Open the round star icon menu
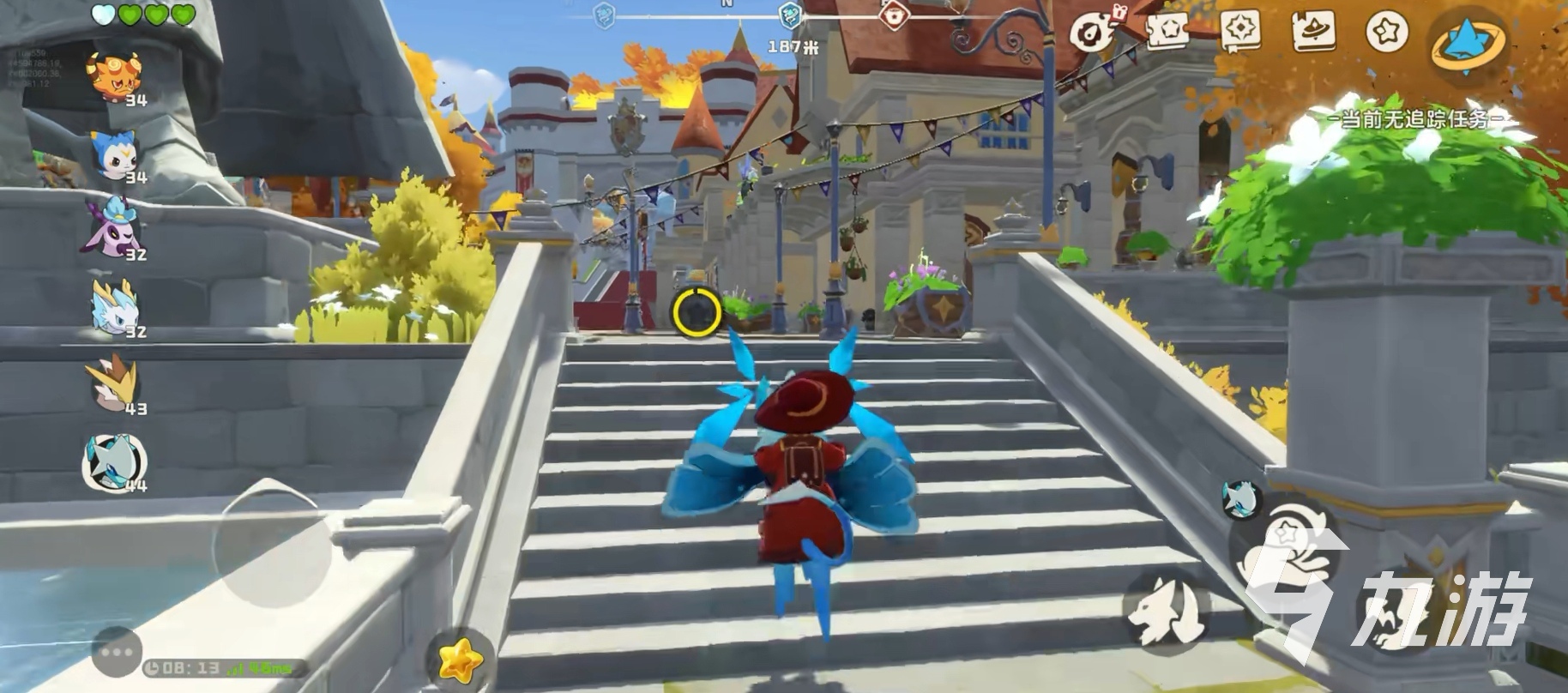 (1386, 32)
